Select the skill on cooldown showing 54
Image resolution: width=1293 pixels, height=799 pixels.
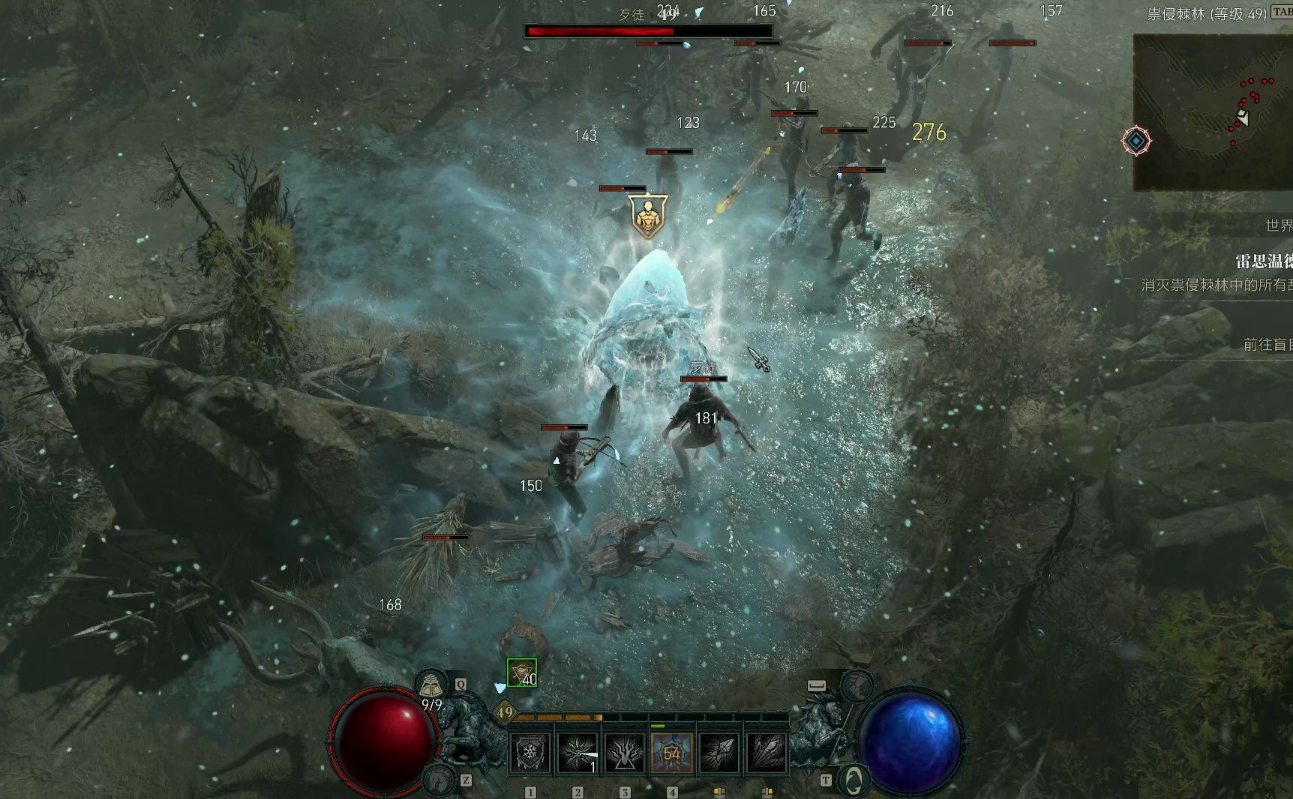672,752
